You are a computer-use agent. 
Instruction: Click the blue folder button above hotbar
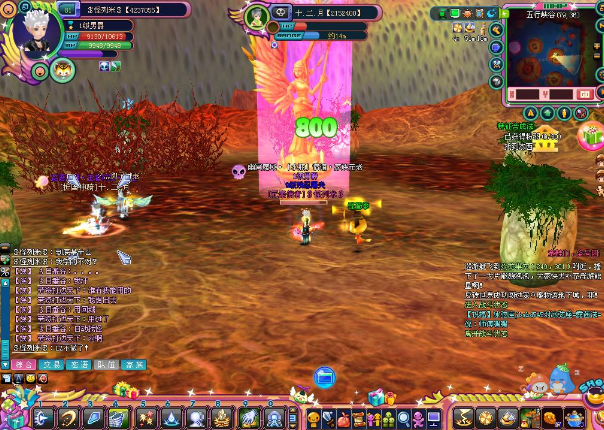(x=324, y=377)
